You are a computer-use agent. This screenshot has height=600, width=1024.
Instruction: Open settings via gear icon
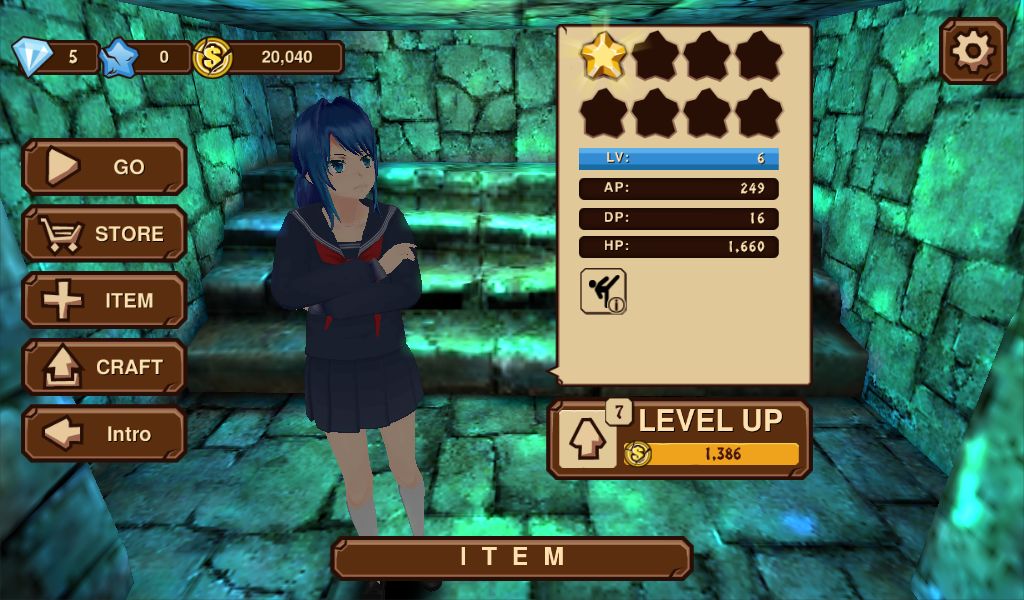pos(973,51)
